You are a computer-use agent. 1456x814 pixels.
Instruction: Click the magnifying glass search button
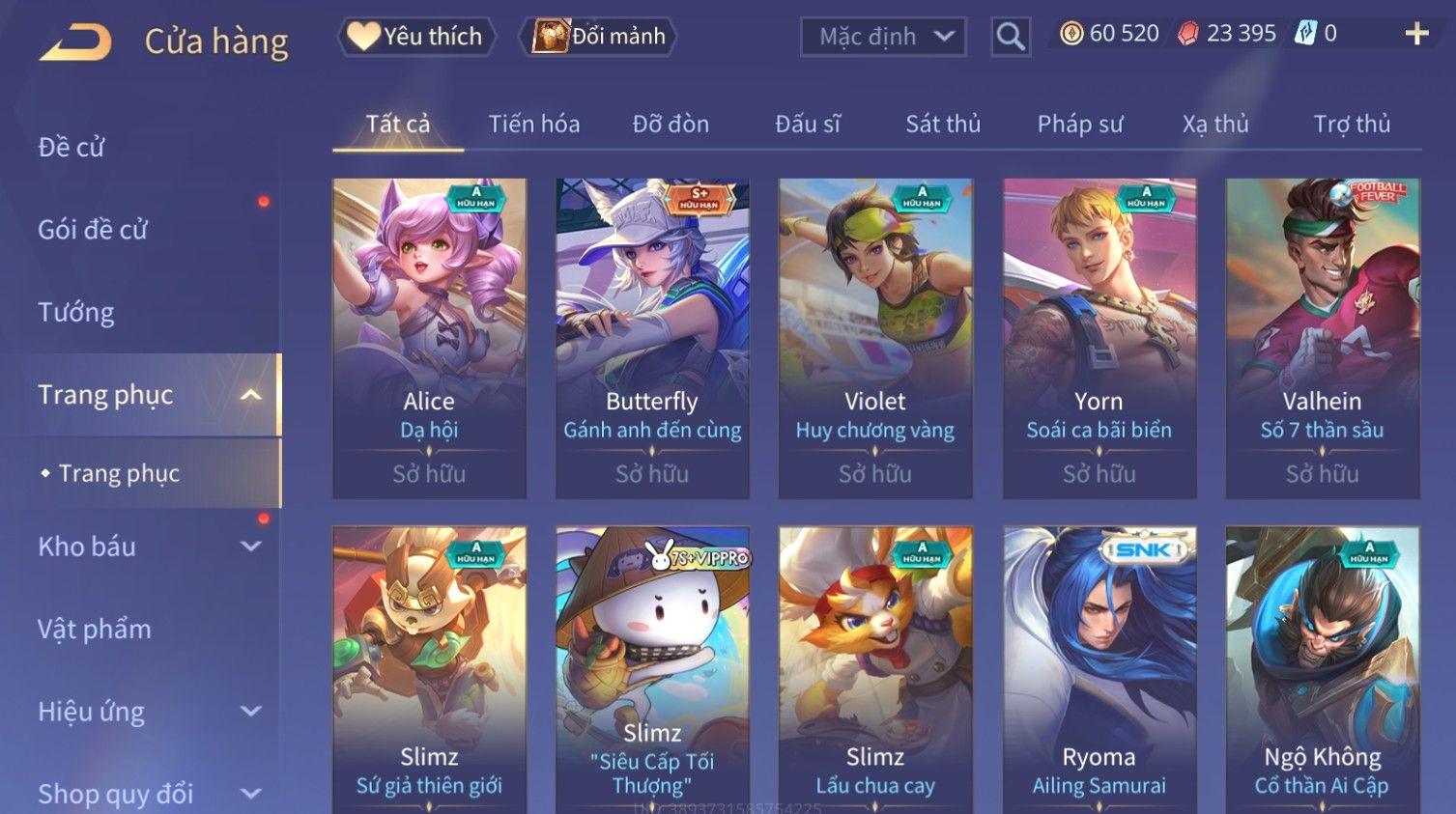(x=1011, y=37)
